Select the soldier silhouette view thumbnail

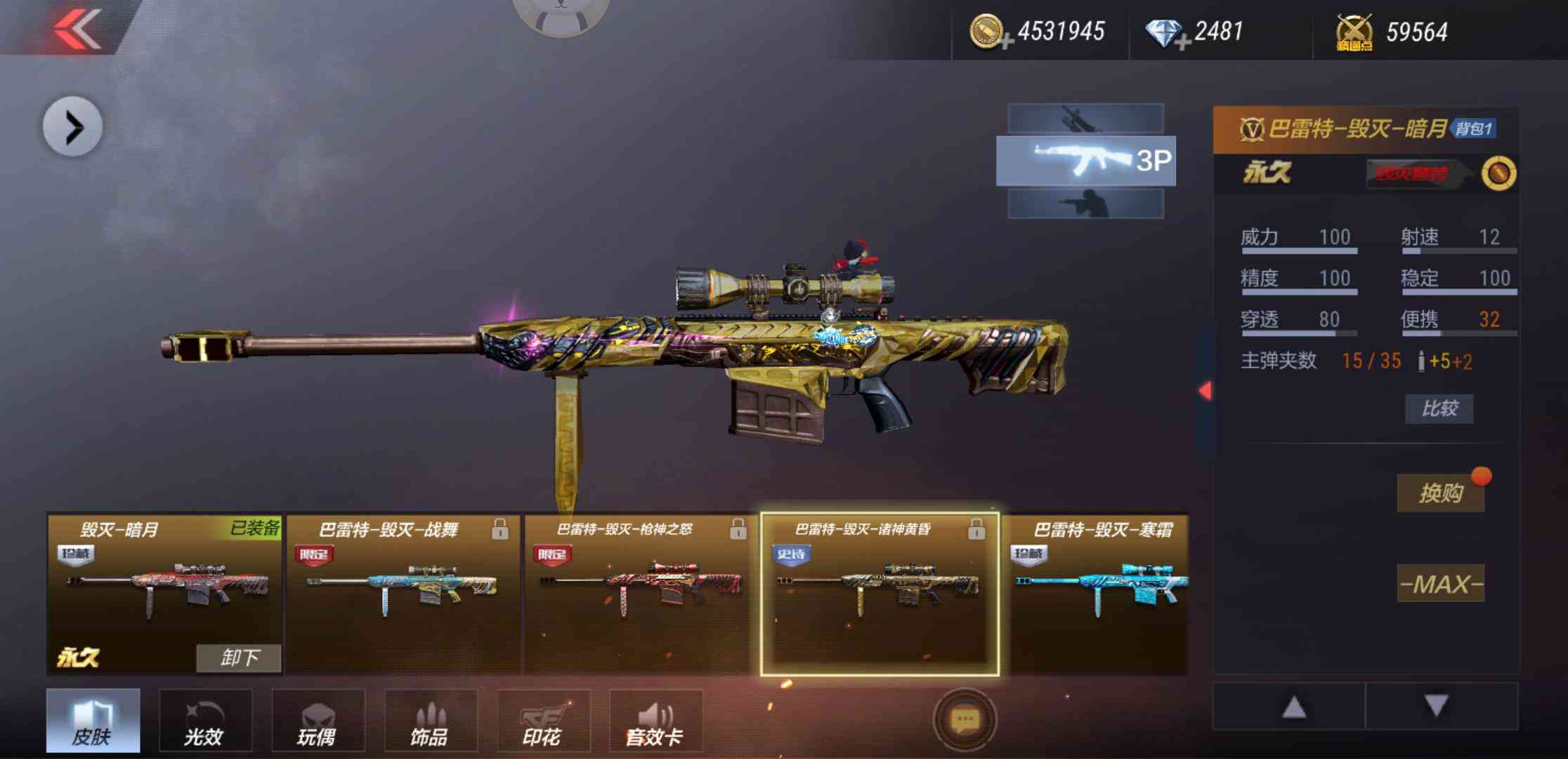point(1085,204)
